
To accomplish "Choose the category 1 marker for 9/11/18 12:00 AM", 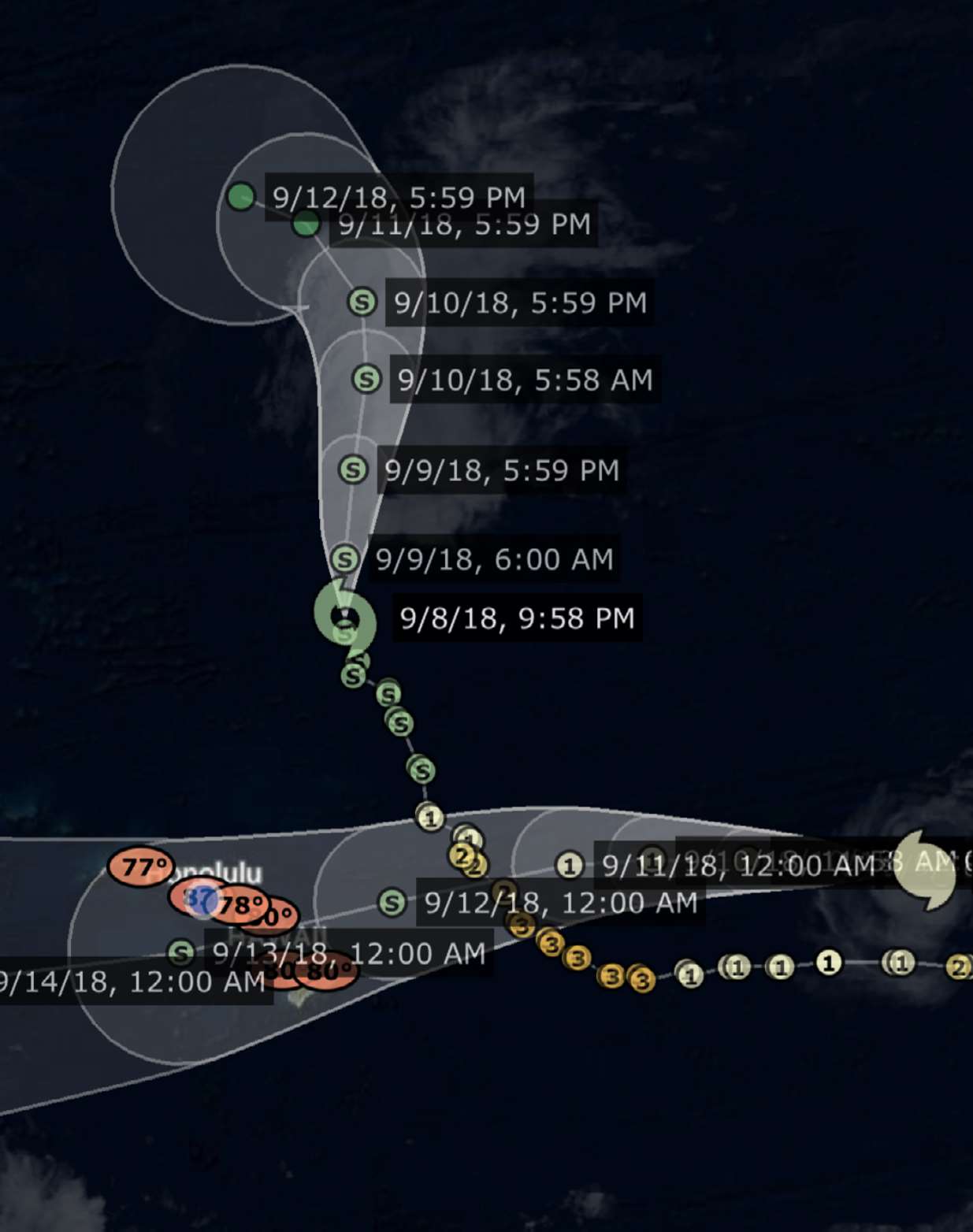I will [569, 865].
